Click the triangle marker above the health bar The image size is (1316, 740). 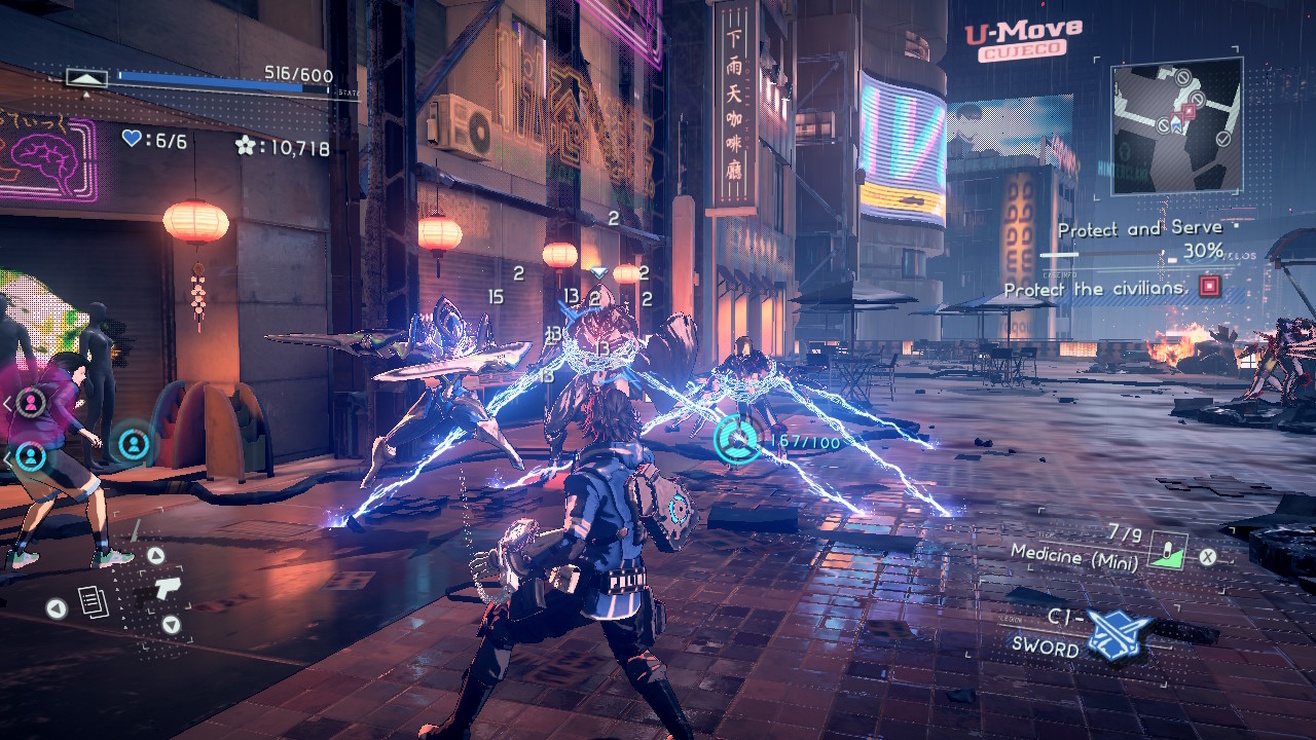point(86,78)
